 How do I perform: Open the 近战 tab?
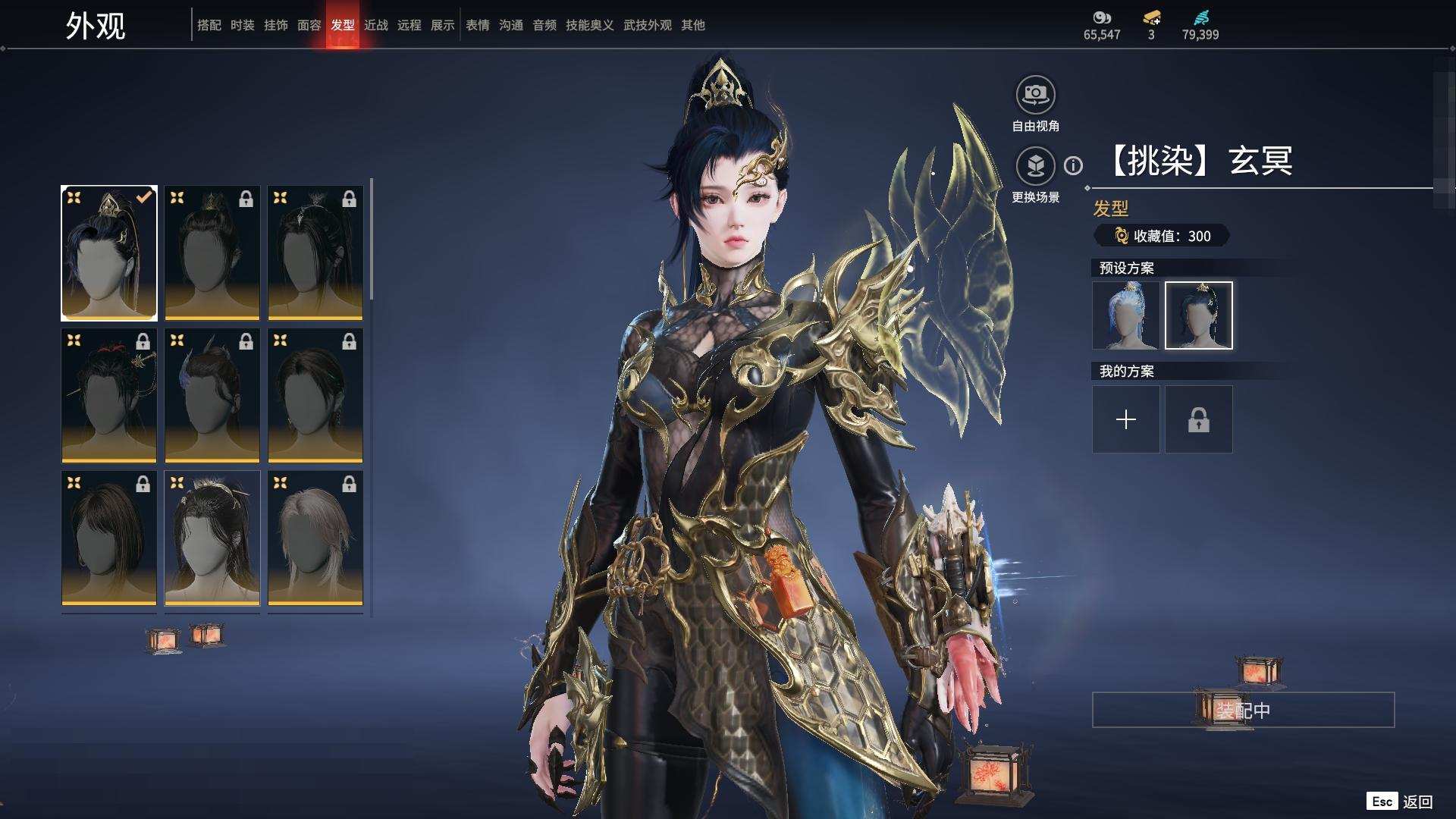(375, 25)
